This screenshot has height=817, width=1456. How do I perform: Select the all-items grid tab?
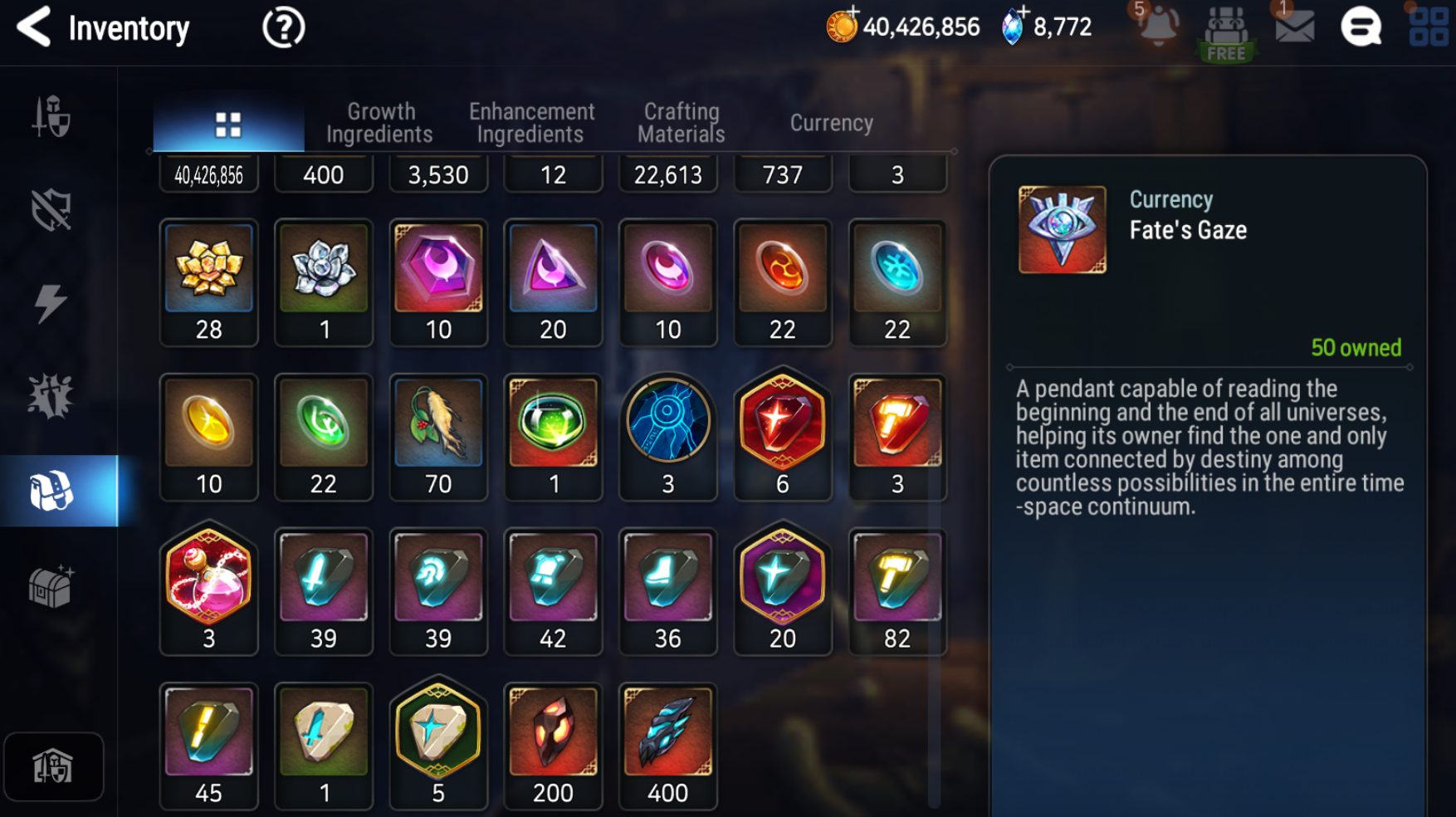[x=228, y=125]
